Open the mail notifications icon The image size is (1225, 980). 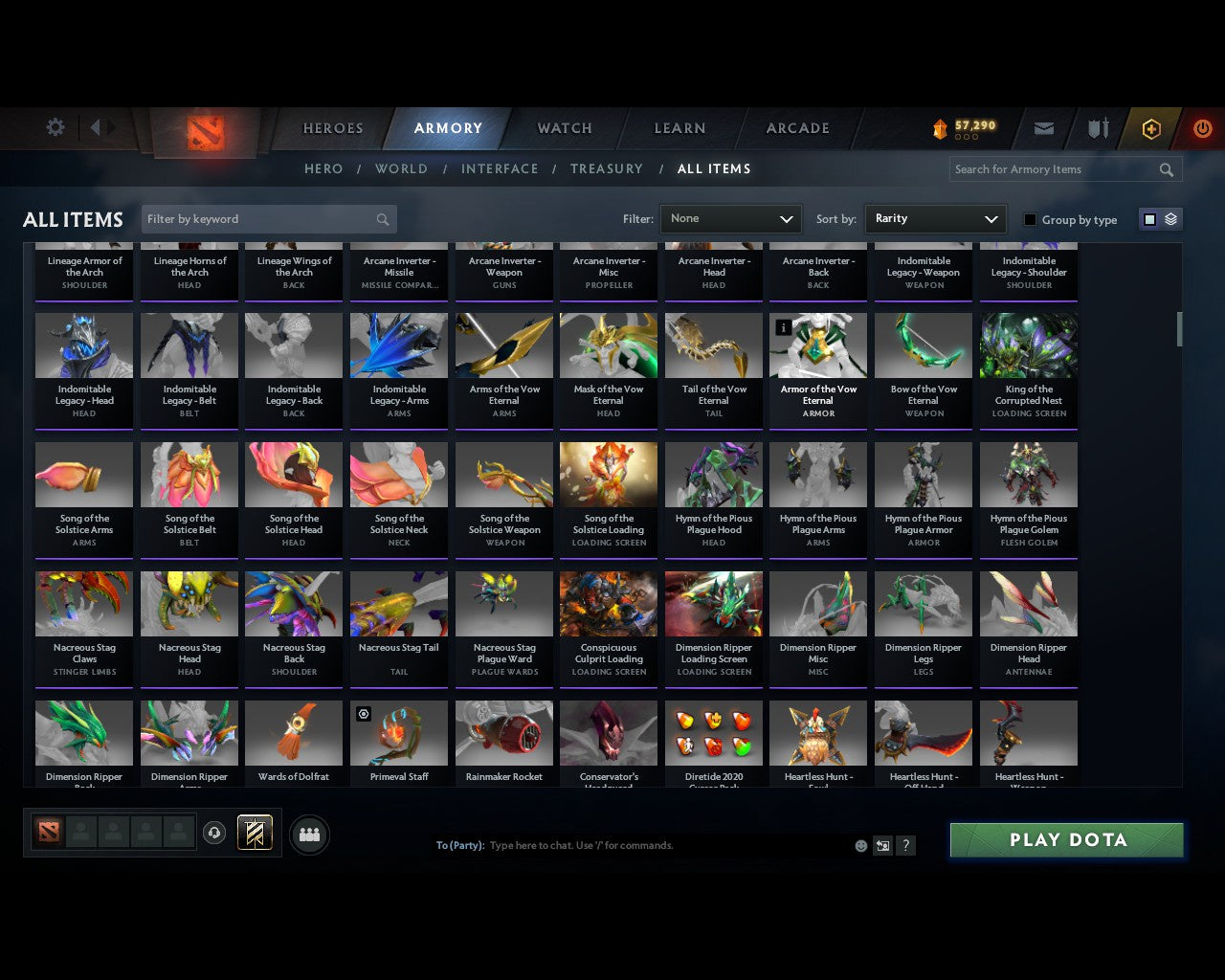click(x=1043, y=128)
